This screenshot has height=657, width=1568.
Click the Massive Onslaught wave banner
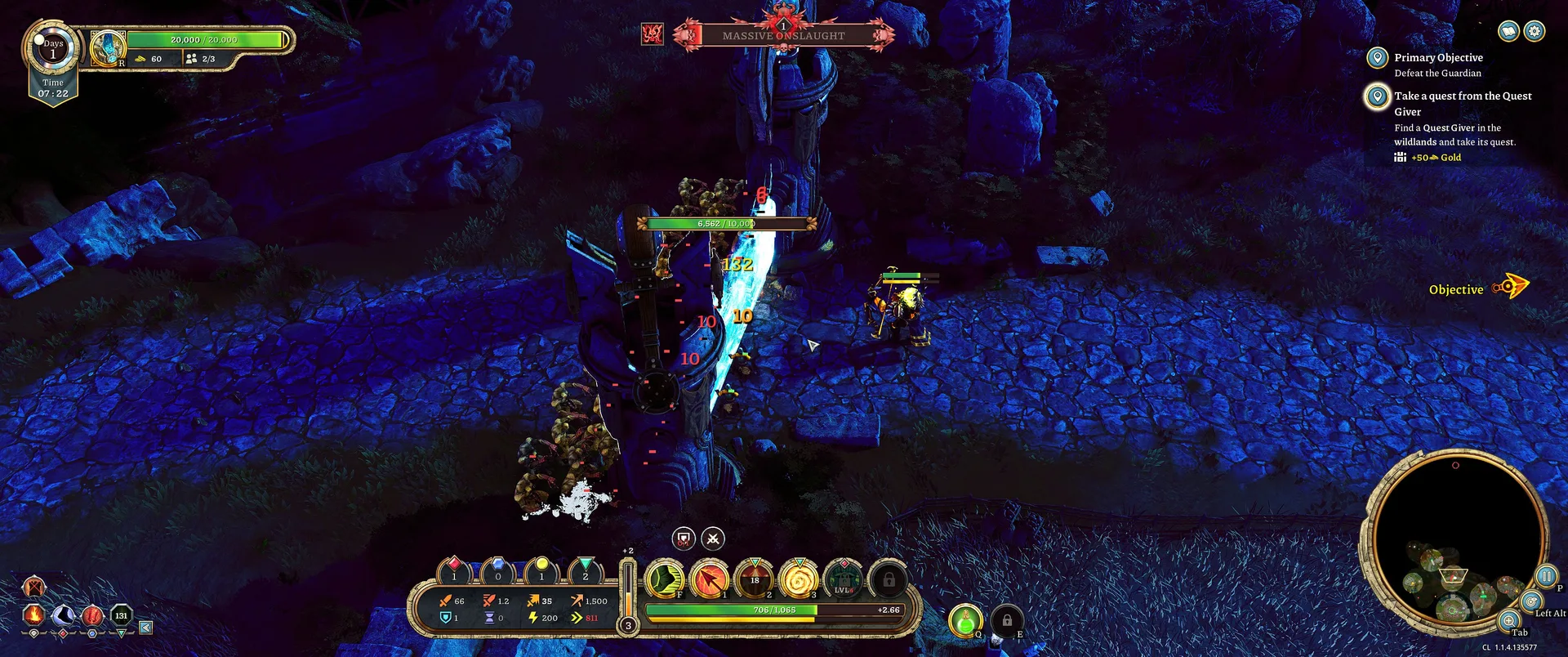tap(783, 35)
